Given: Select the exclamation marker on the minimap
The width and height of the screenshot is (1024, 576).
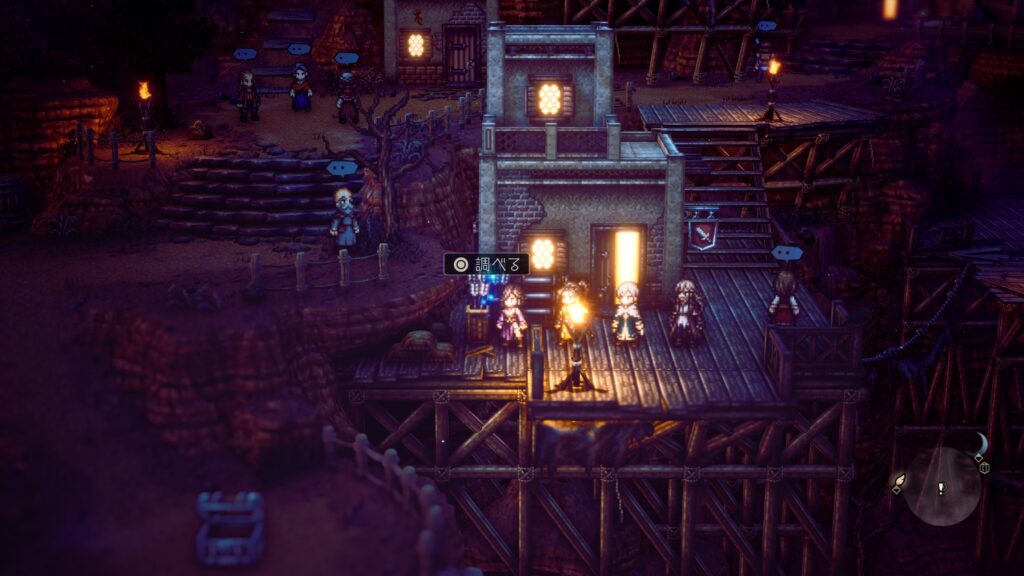Looking at the screenshot, I should pyautogui.click(x=941, y=488).
